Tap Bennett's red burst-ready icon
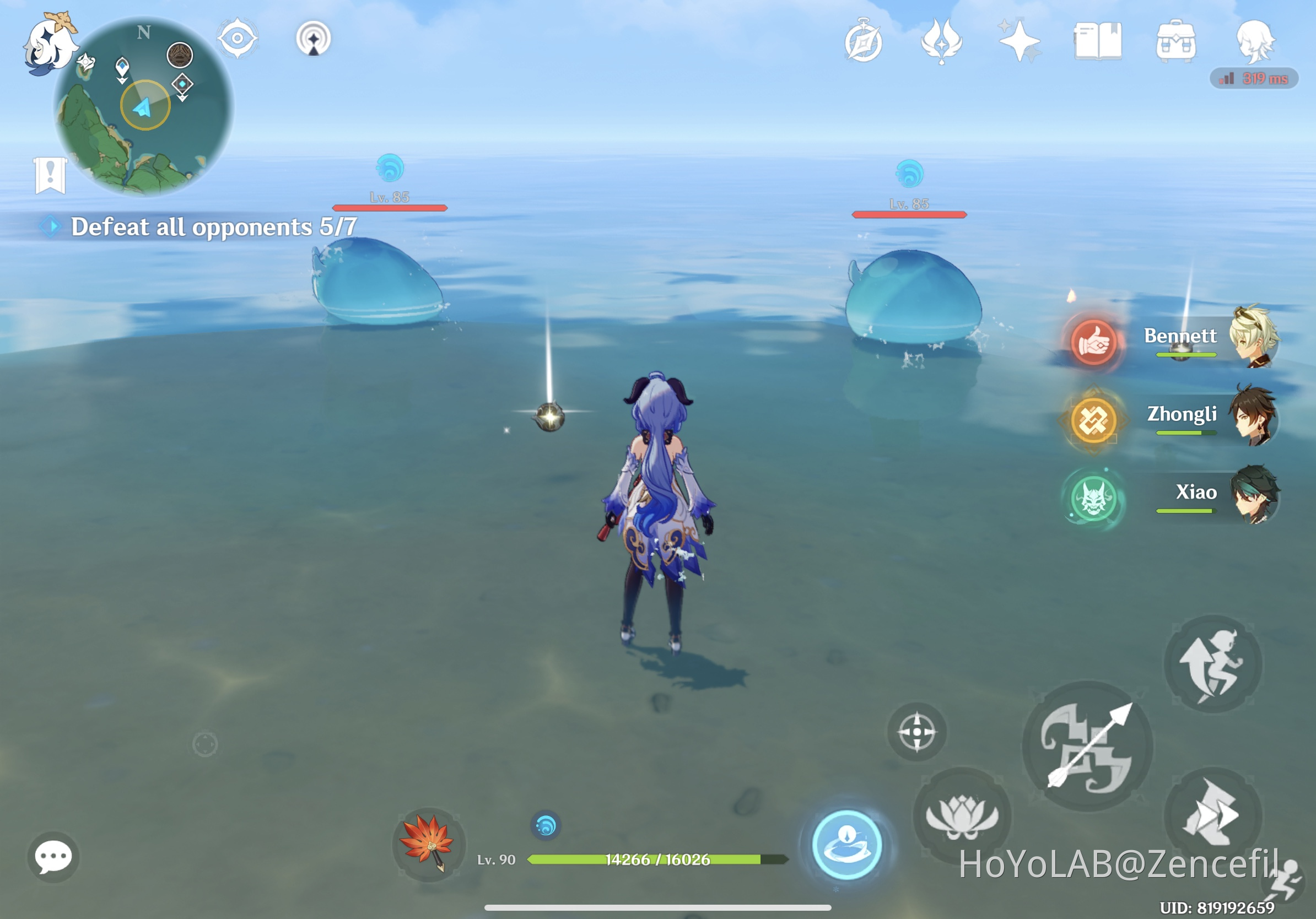 point(1093,344)
